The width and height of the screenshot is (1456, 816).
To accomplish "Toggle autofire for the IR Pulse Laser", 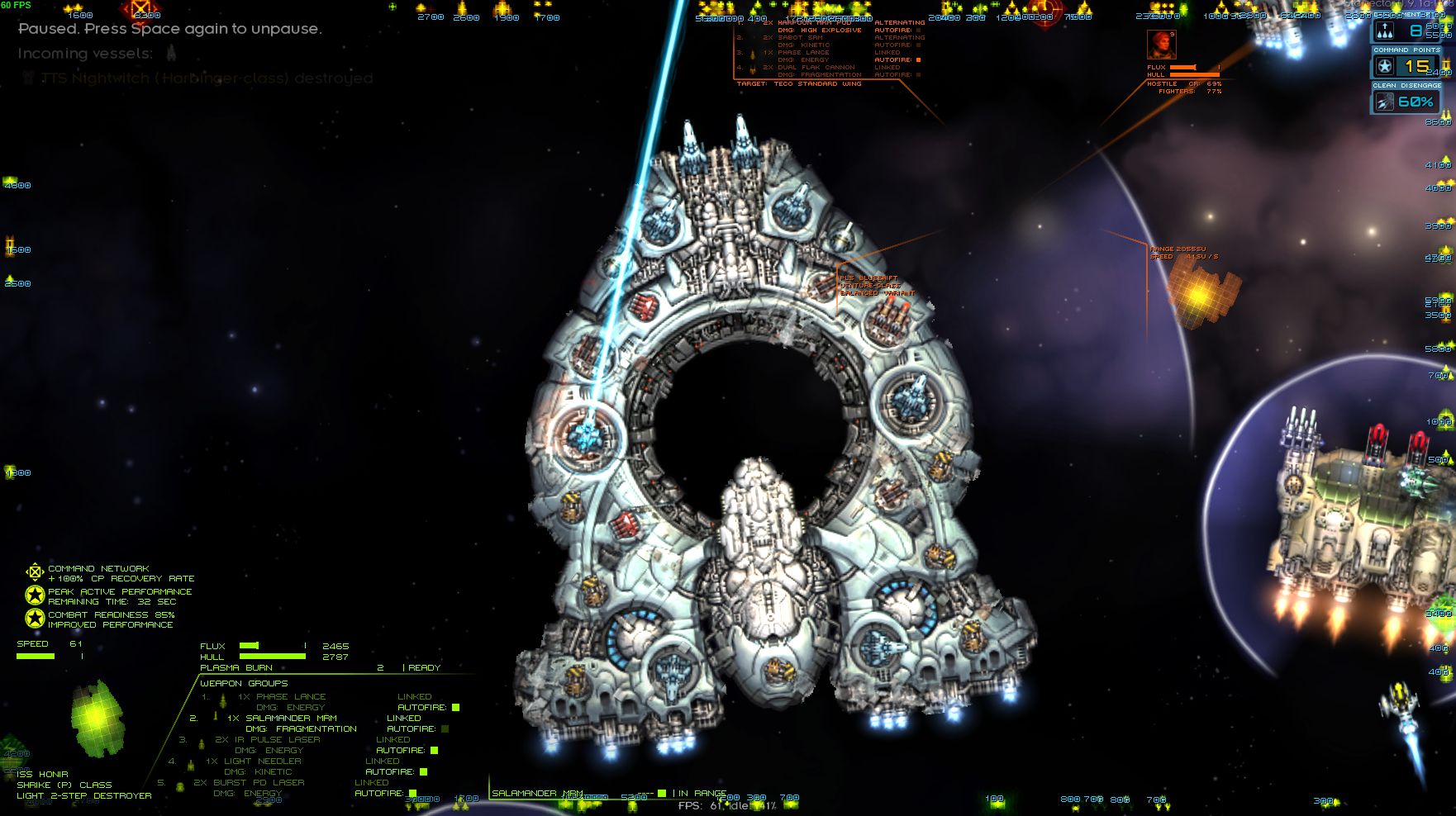I will click(434, 750).
